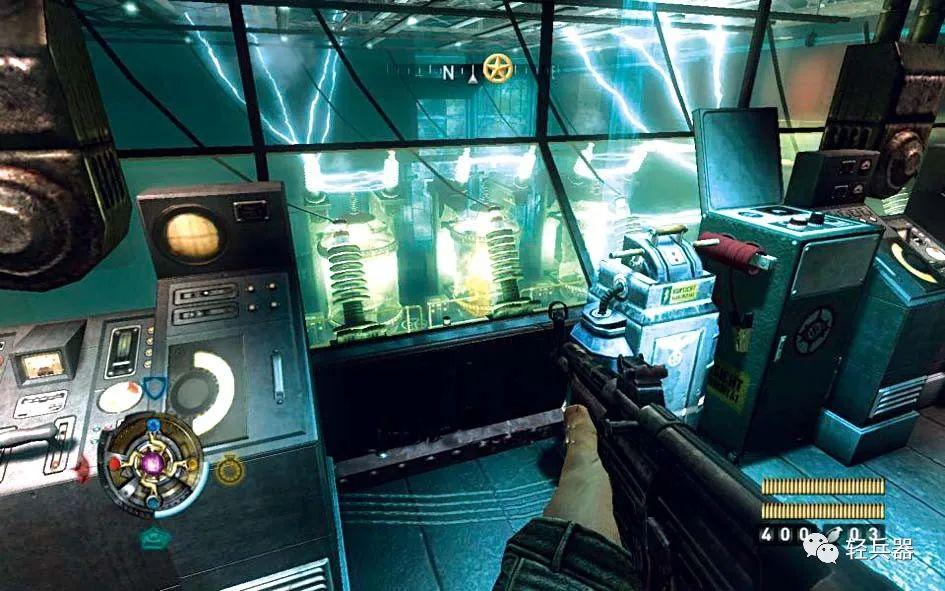Select the compass north indicator
Viewport: 945px width, 591px height.
coord(448,71)
